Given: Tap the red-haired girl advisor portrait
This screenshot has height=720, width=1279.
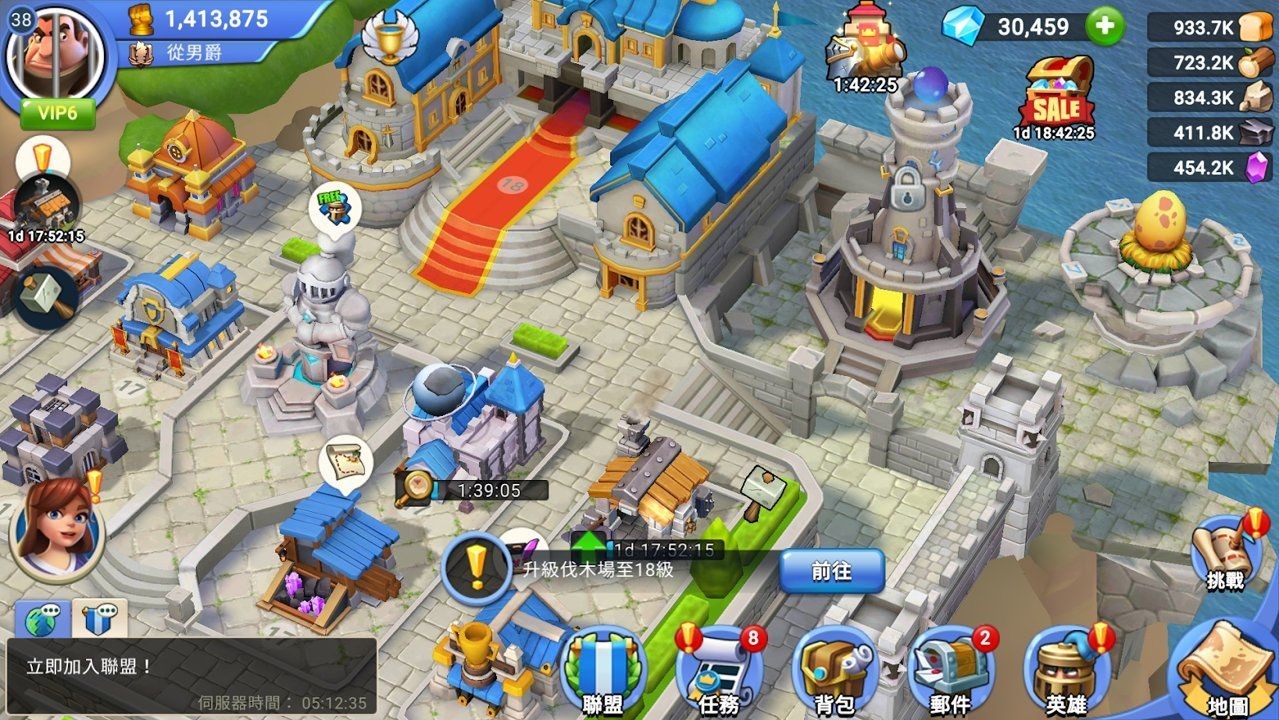Looking at the screenshot, I should pos(56,528).
